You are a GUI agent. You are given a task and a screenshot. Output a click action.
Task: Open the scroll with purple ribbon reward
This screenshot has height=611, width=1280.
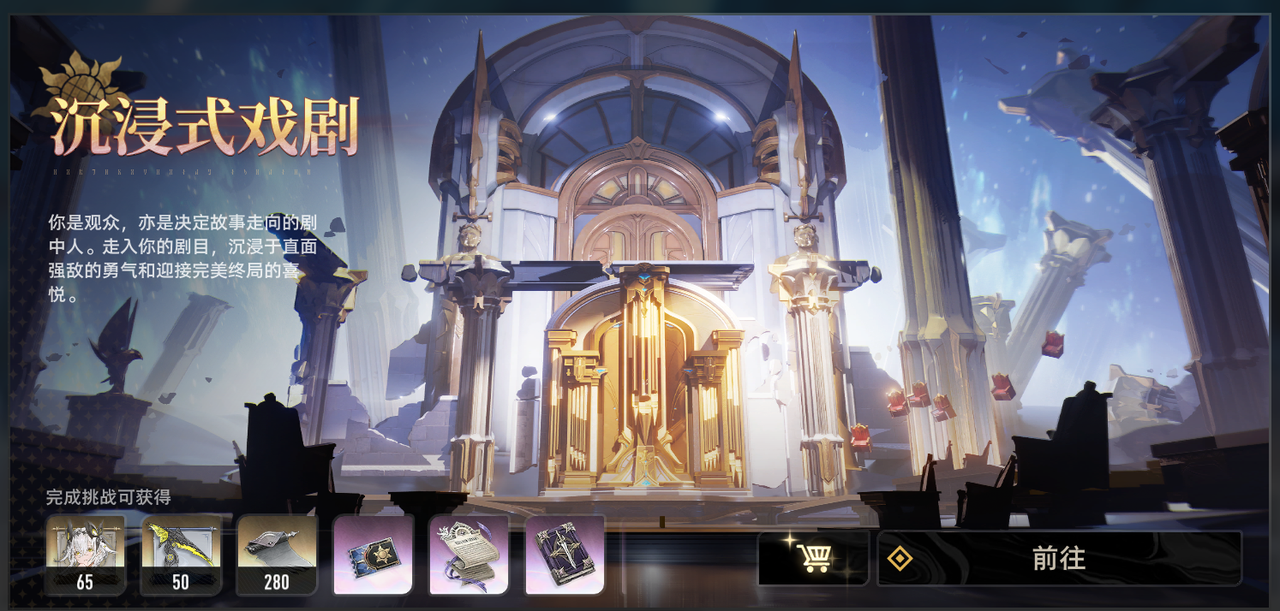[x=469, y=554]
